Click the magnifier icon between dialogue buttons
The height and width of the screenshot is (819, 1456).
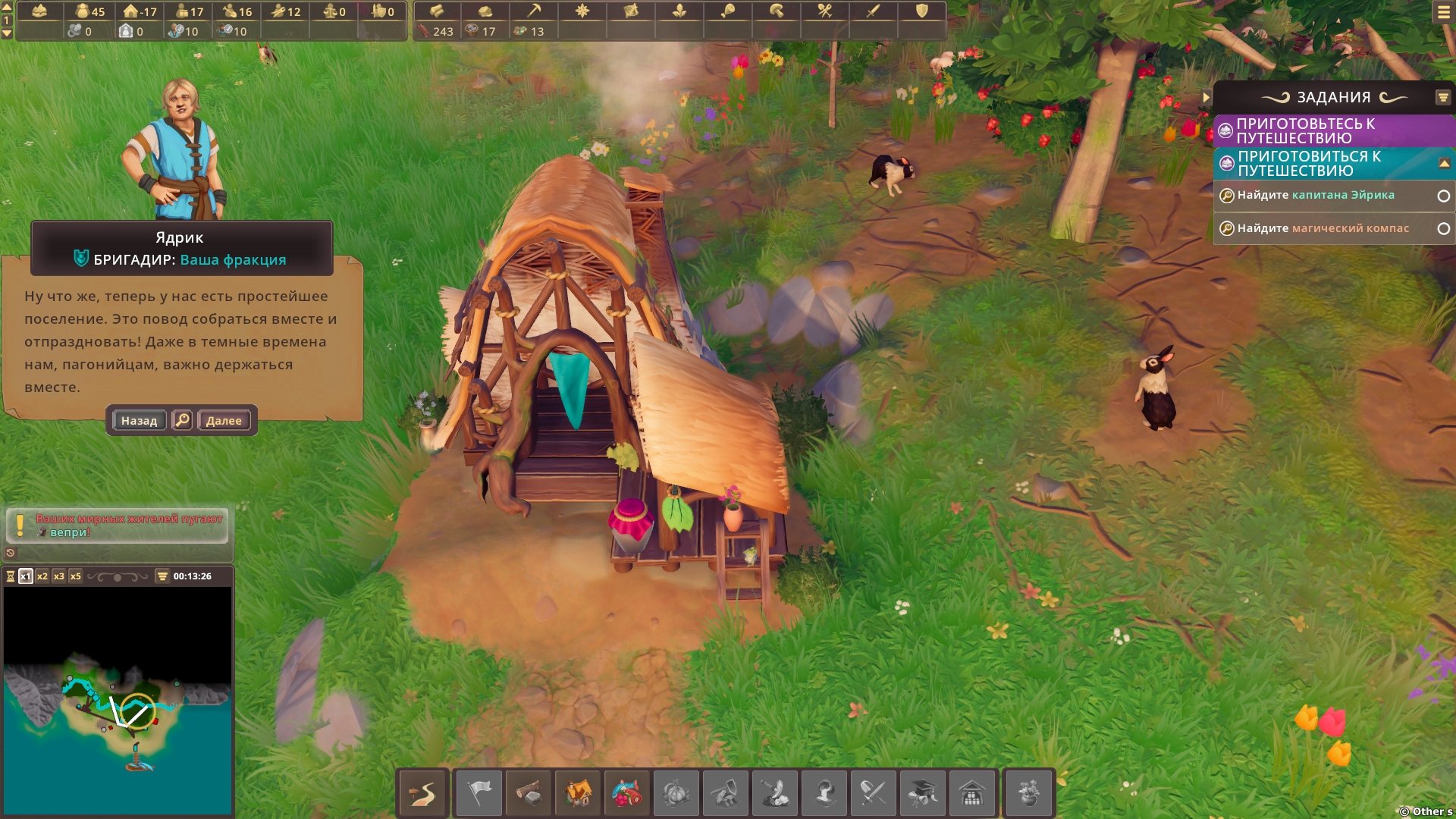click(x=182, y=420)
